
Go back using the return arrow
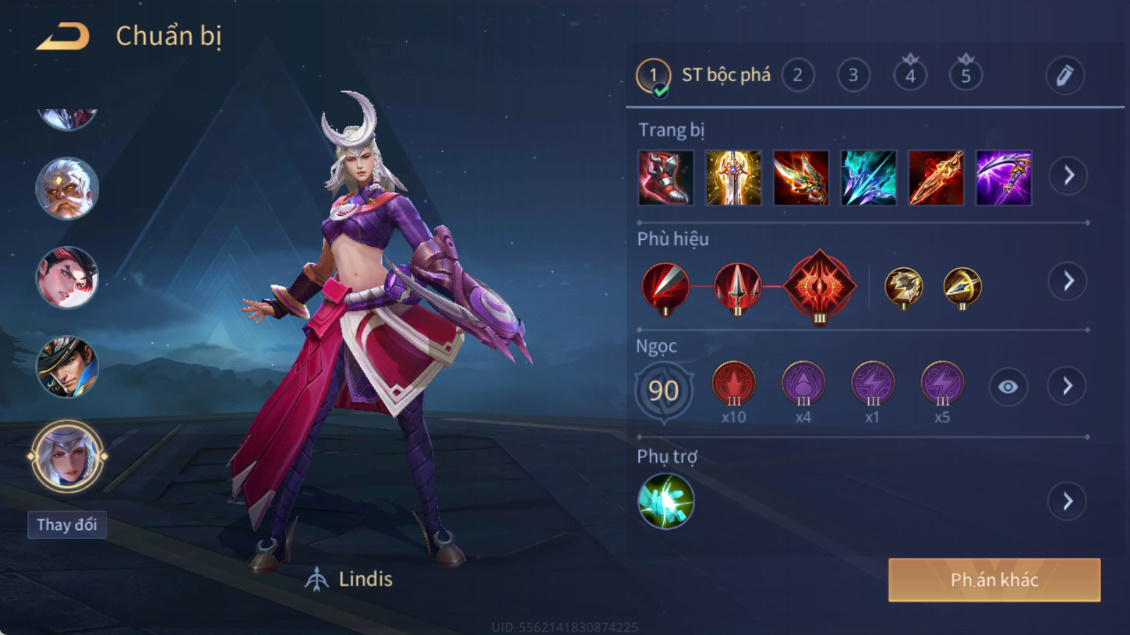(63, 37)
